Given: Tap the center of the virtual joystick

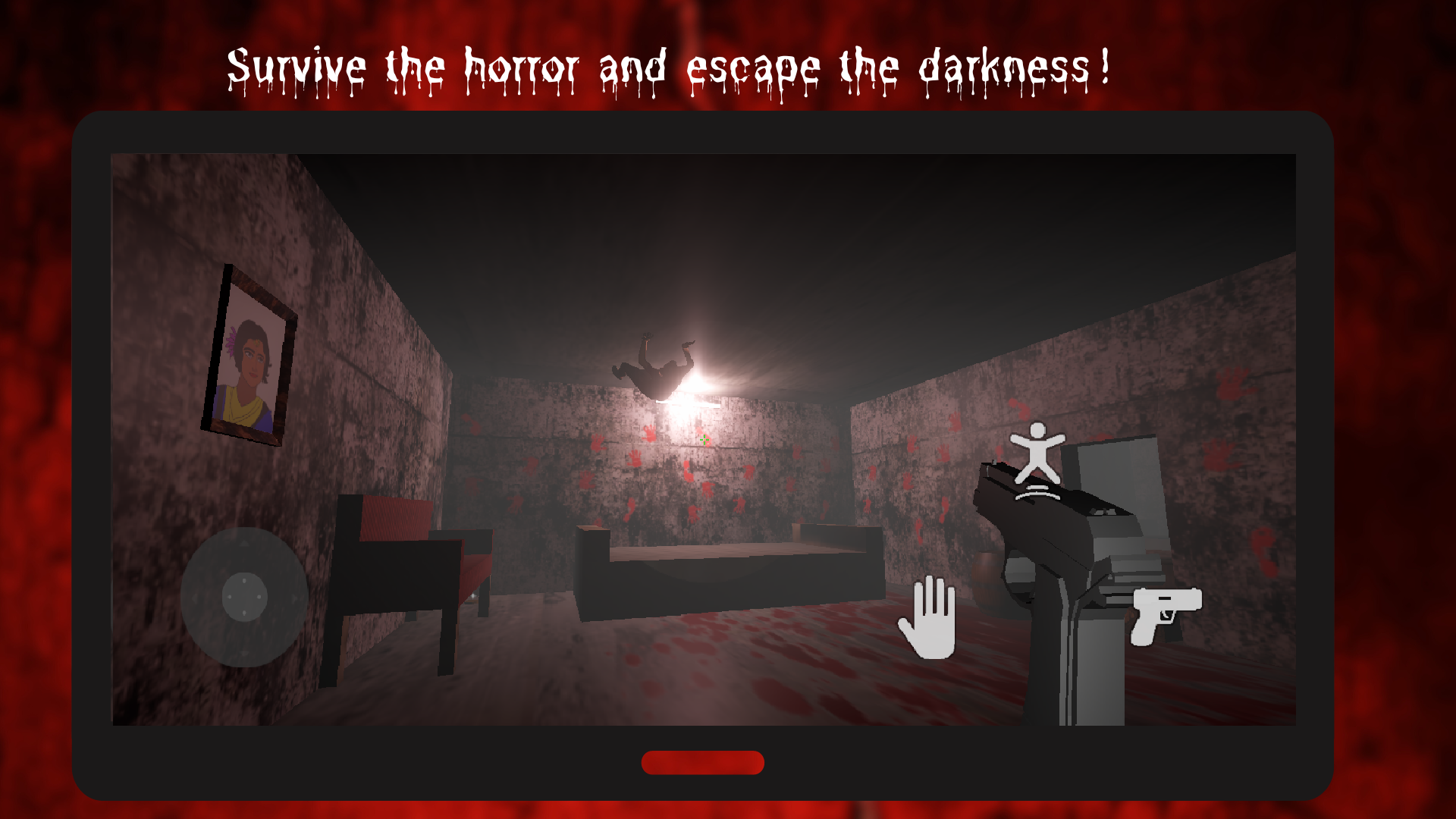Looking at the screenshot, I should pyautogui.click(x=245, y=598).
